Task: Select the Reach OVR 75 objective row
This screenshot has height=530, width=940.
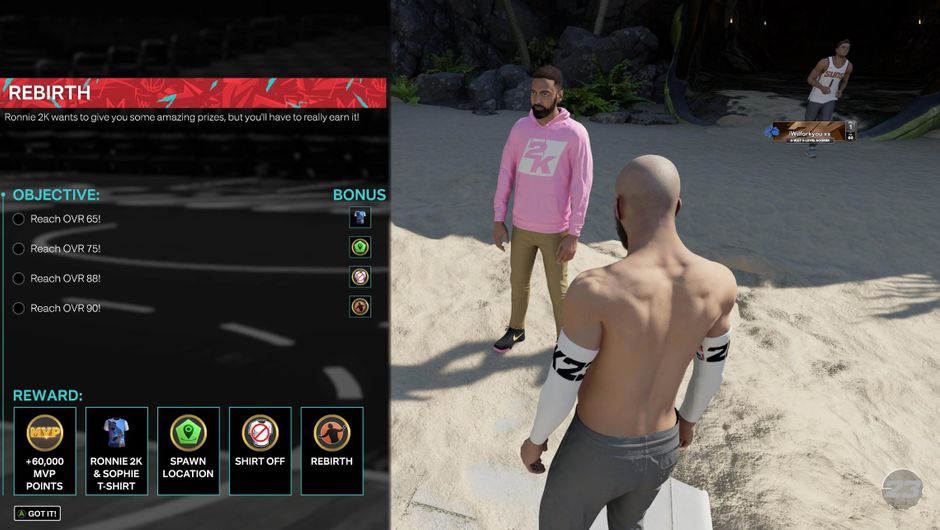Action: tap(65, 248)
